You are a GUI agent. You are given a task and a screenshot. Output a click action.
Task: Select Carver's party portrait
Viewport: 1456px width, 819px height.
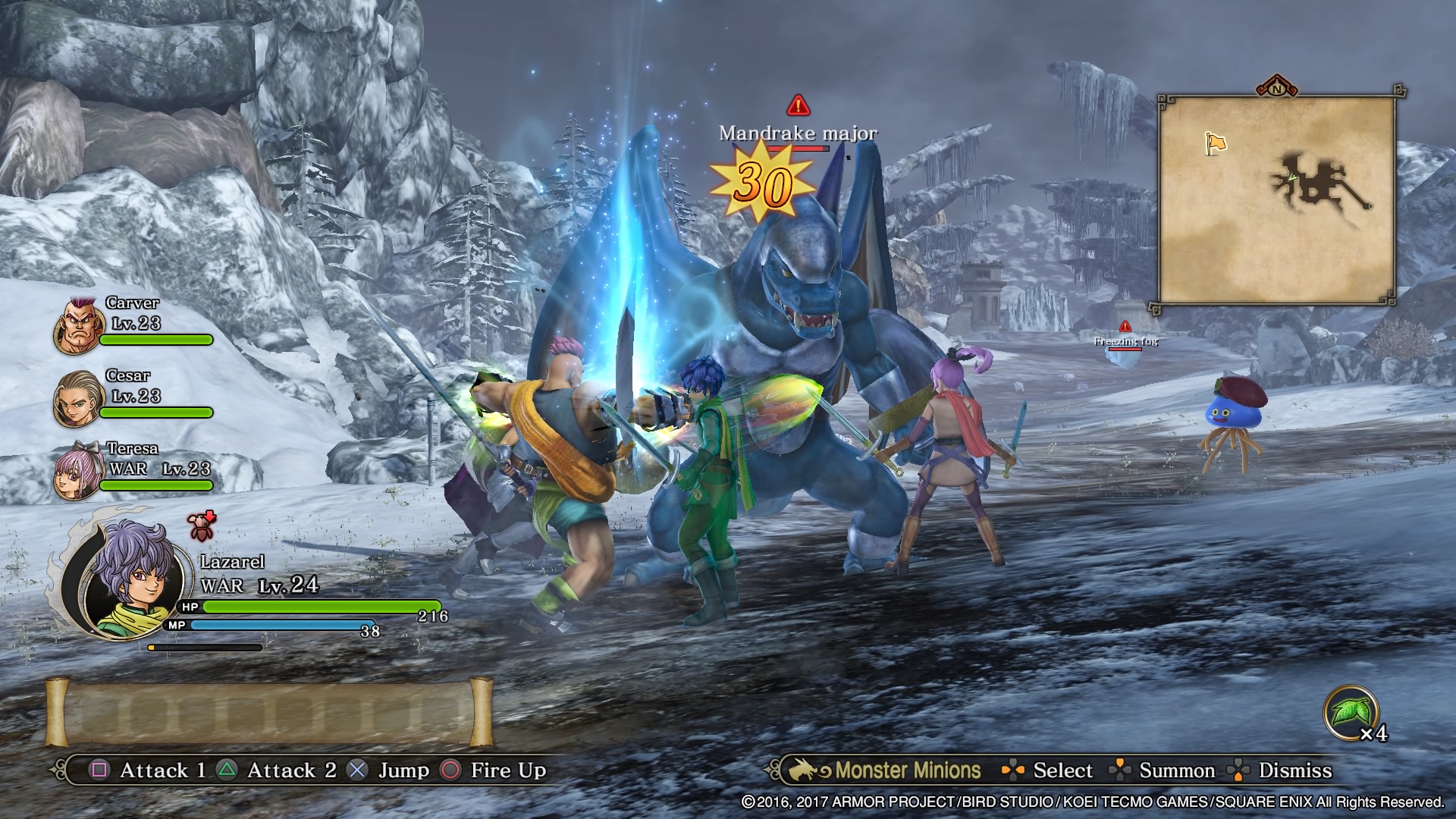tap(78, 326)
